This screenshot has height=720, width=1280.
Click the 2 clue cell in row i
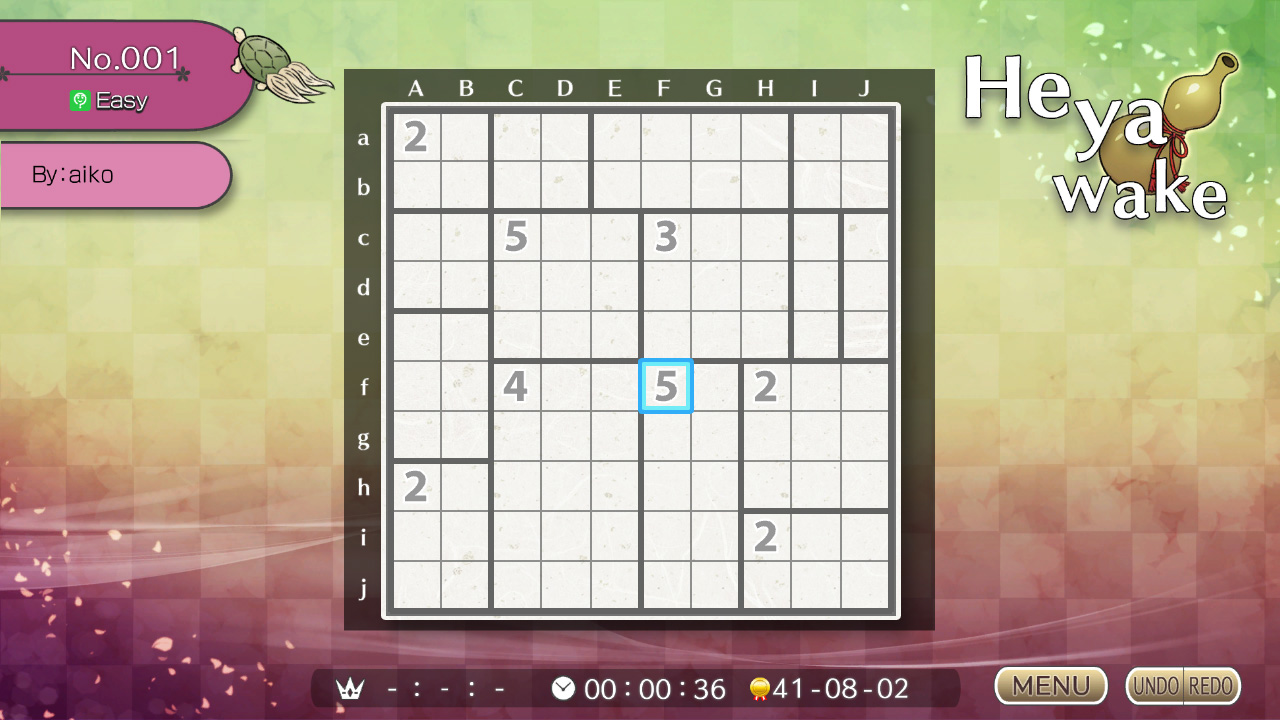[765, 537]
